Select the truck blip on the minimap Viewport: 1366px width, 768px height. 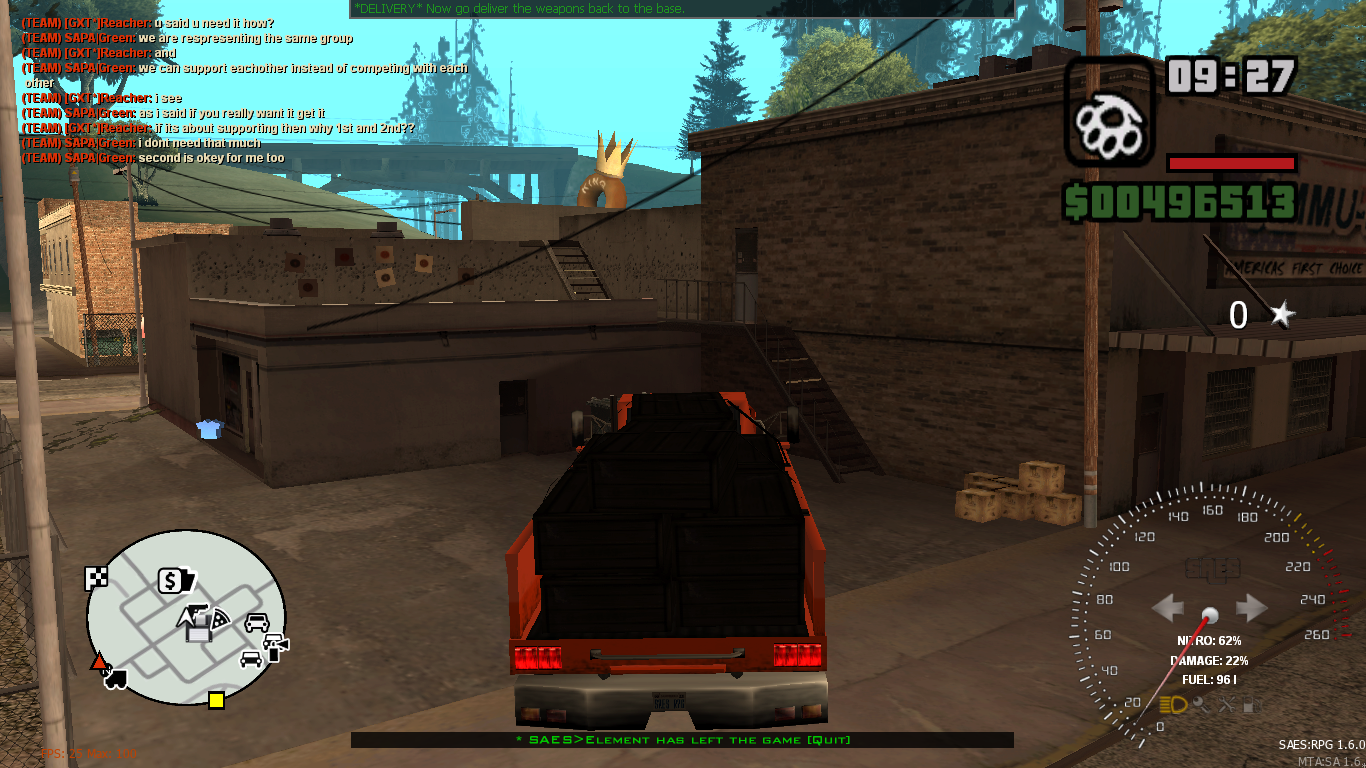[x=115, y=679]
